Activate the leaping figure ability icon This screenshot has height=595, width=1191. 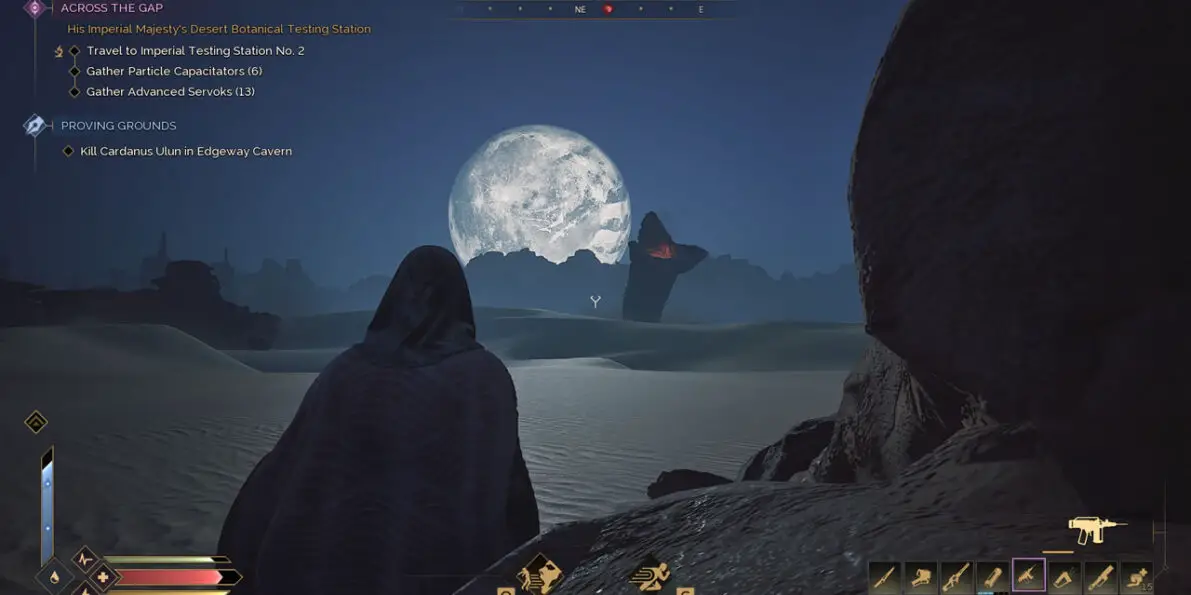540,575
